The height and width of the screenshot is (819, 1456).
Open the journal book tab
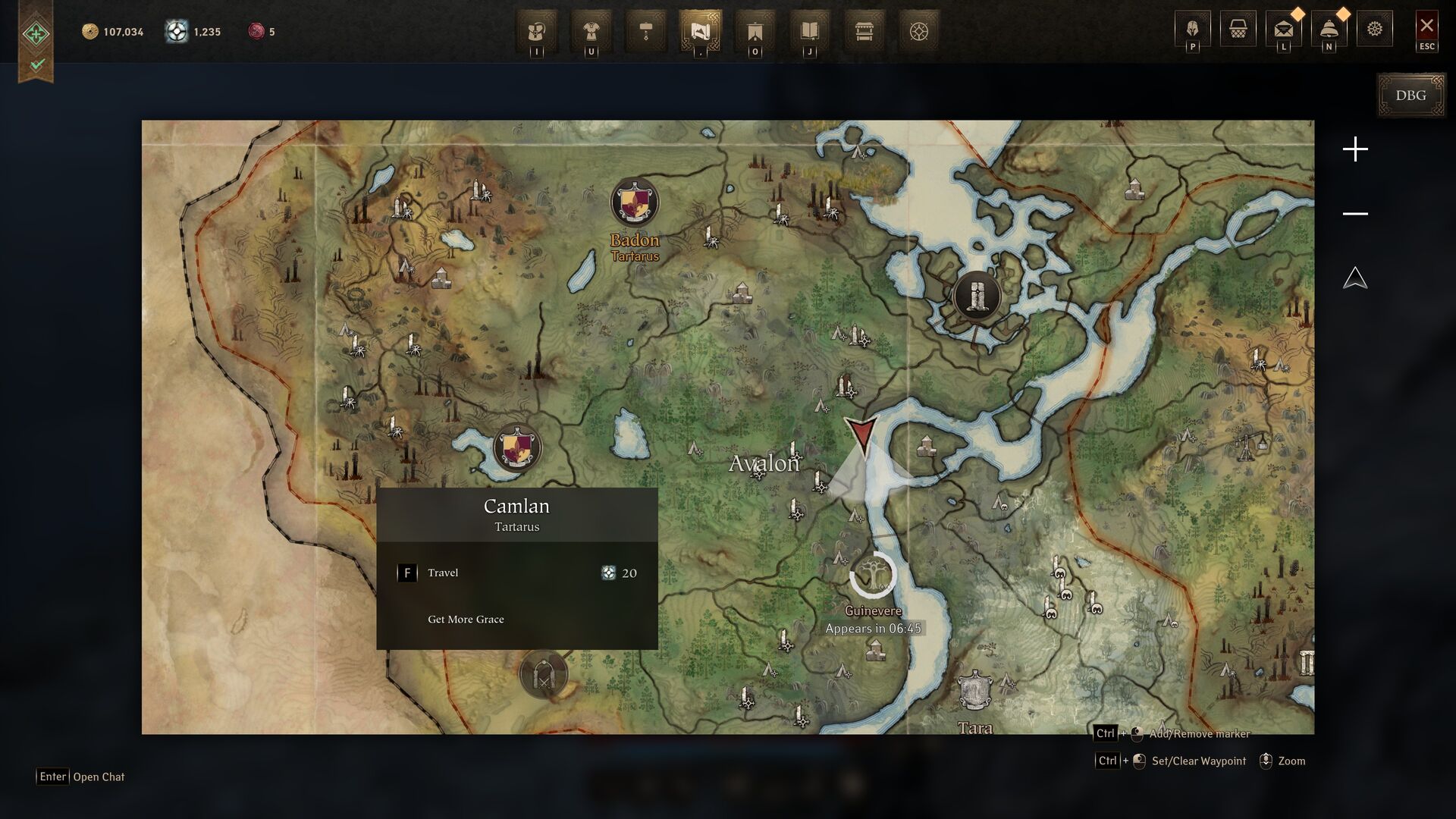point(809,31)
